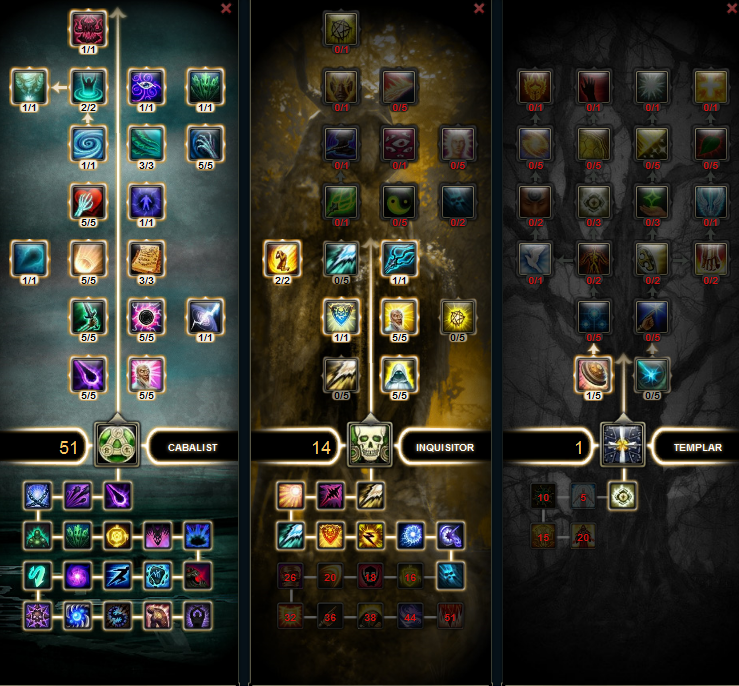Viewport: 739px width, 686px height.
Task: Add a point to the round shield skill
Action: pos(594,373)
